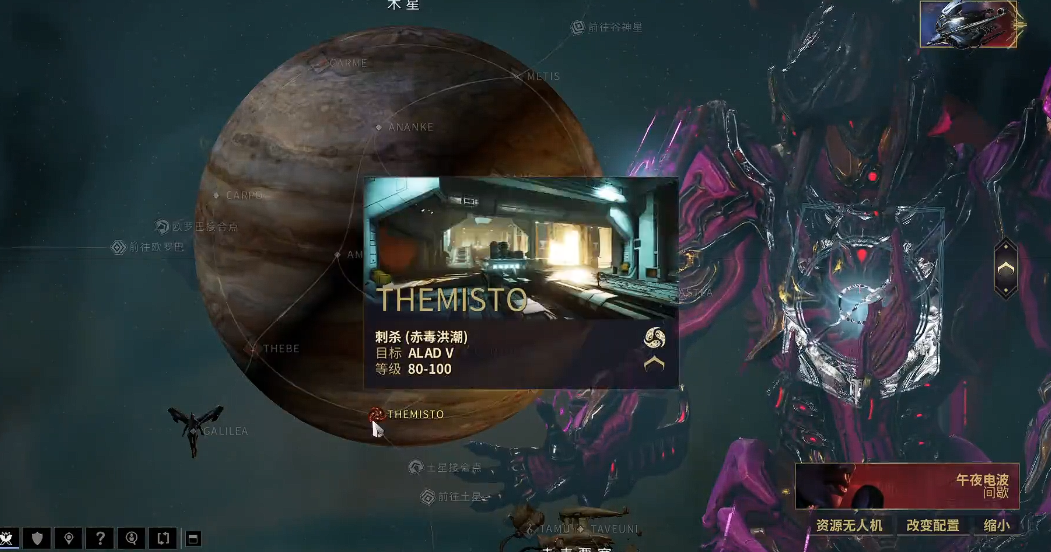The height and width of the screenshot is (552, 1051).
Task: Click the map pin icon in the toolbar
Action: click(68, 539)
